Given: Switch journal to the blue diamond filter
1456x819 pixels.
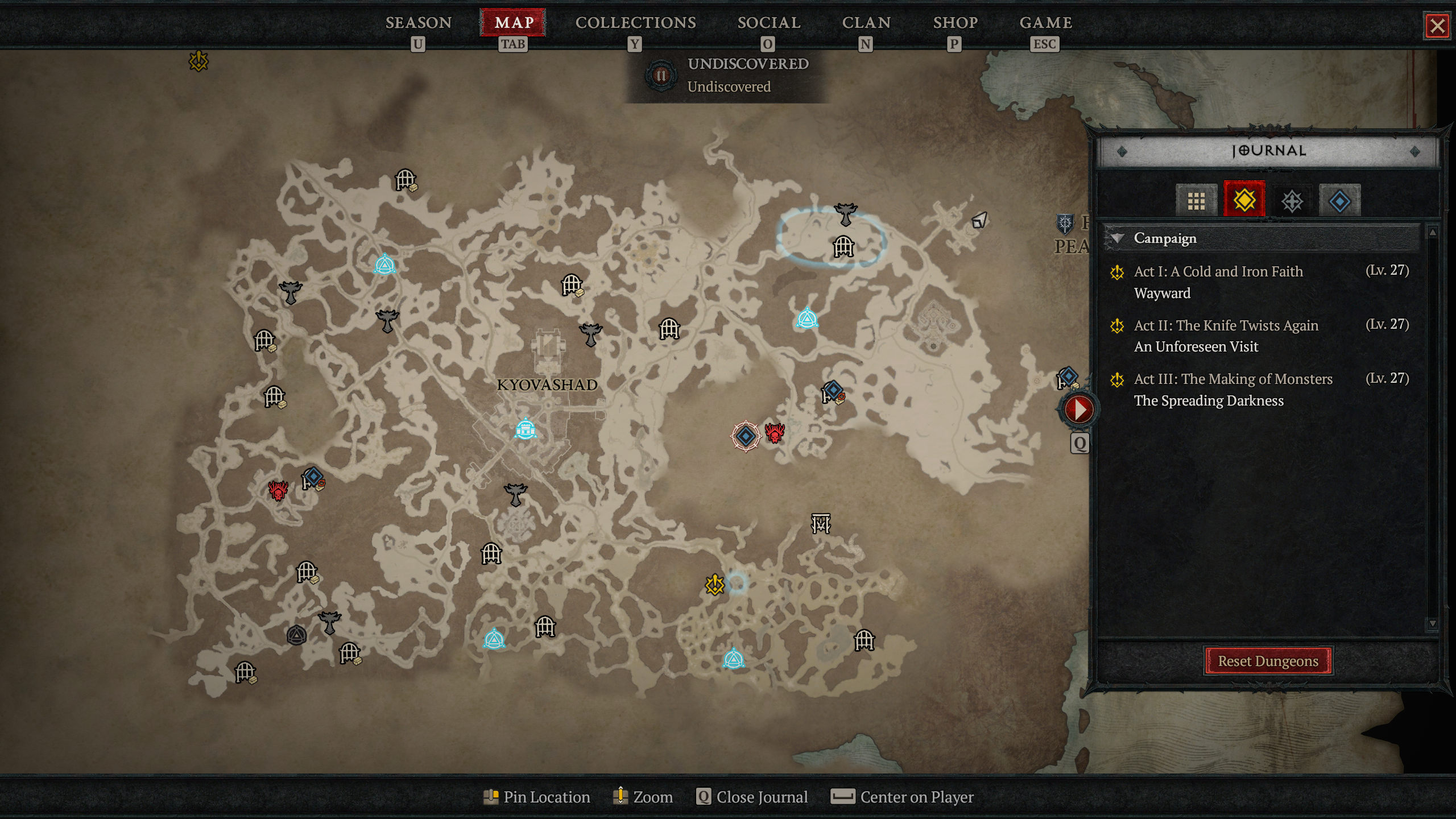Looking at the screenshot, I should (1339, 201).
